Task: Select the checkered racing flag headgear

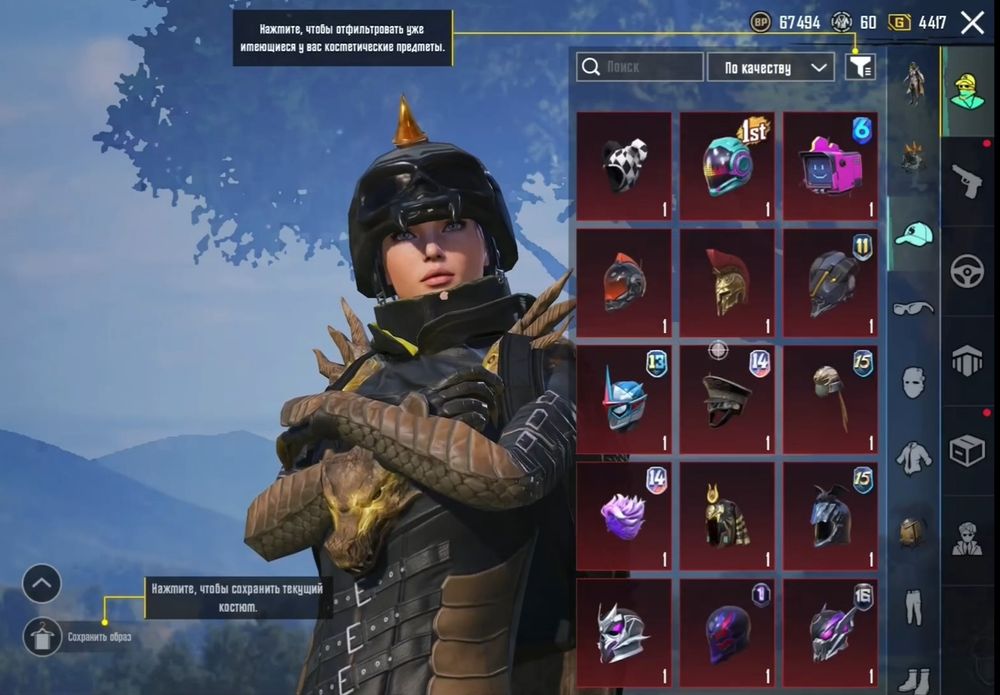Action: pos(624,165)
